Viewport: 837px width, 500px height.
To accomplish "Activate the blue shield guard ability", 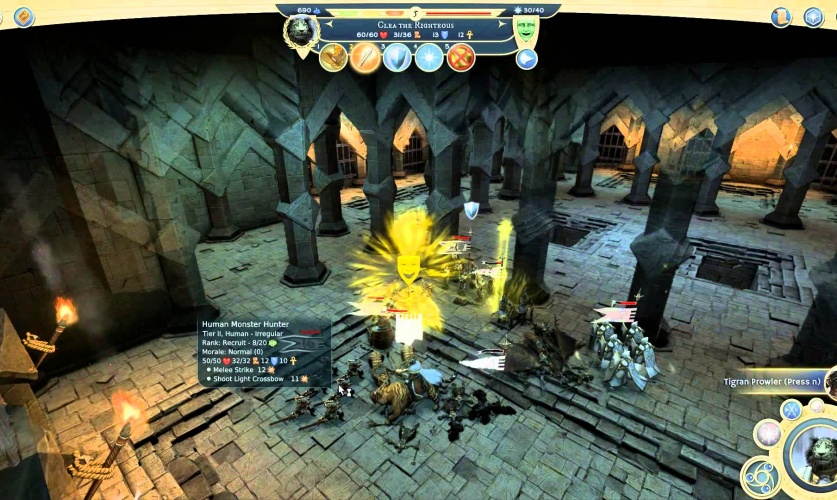I will tap(397, 57).
